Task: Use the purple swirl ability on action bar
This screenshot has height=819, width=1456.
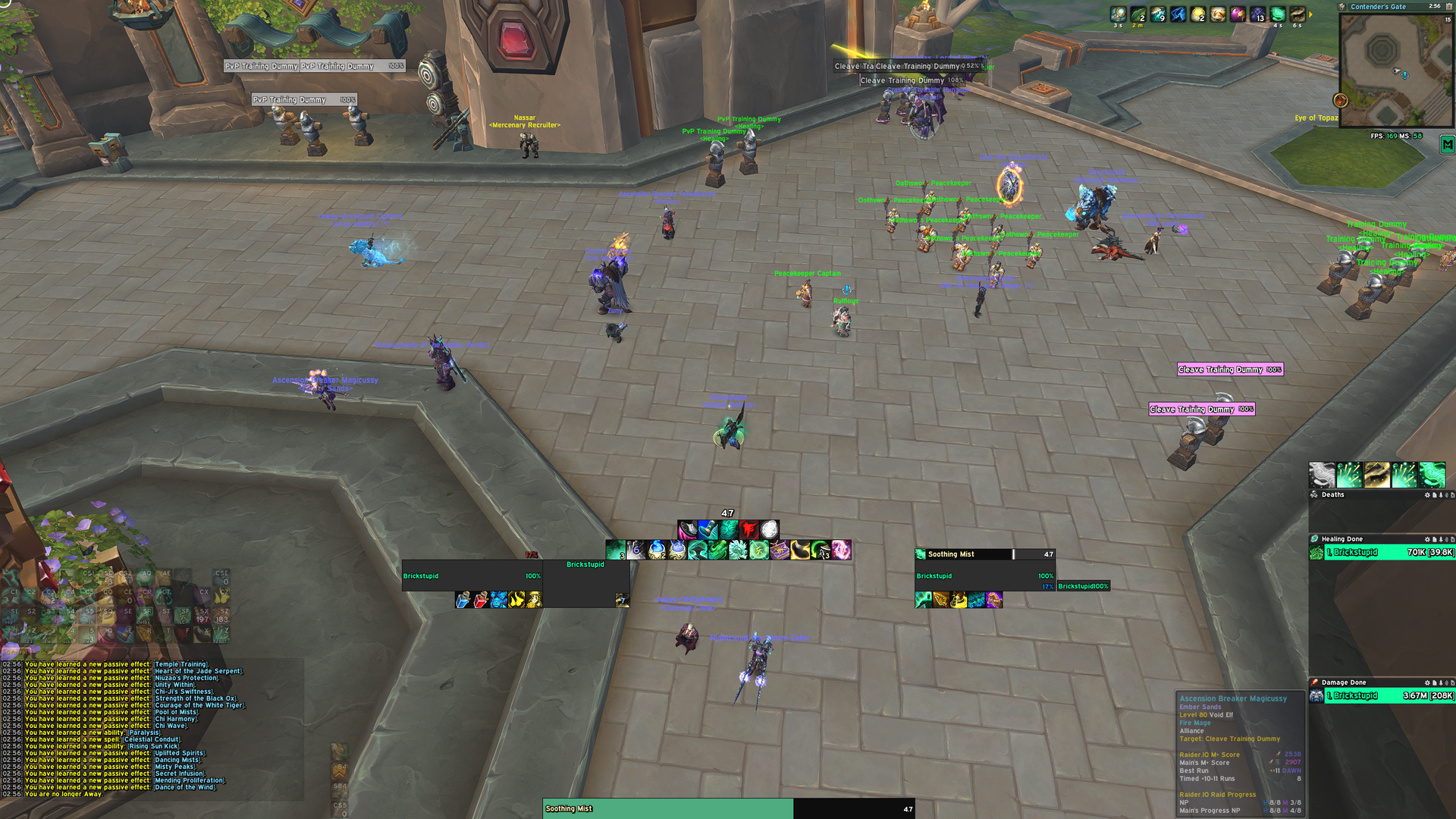Action: pyautogui.click(x=841, y=550)
